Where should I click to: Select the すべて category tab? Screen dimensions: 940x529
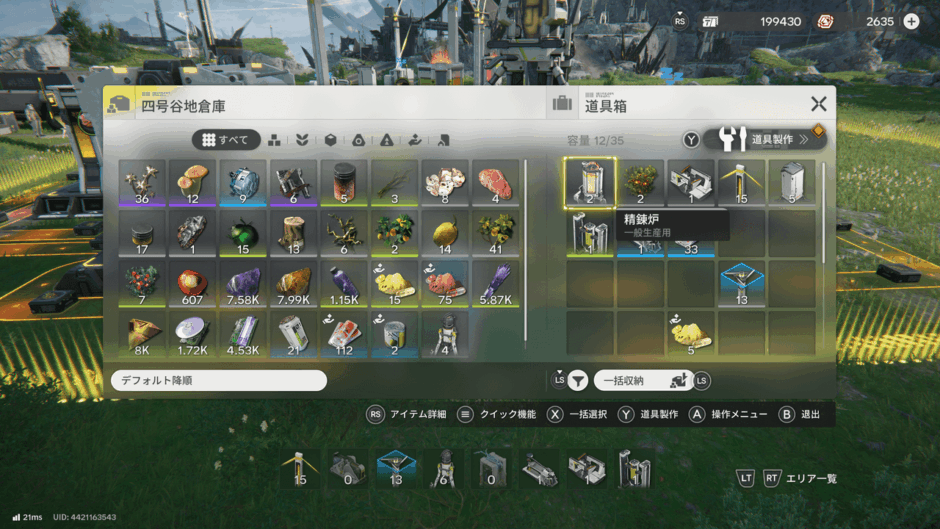tap(226, 140)
